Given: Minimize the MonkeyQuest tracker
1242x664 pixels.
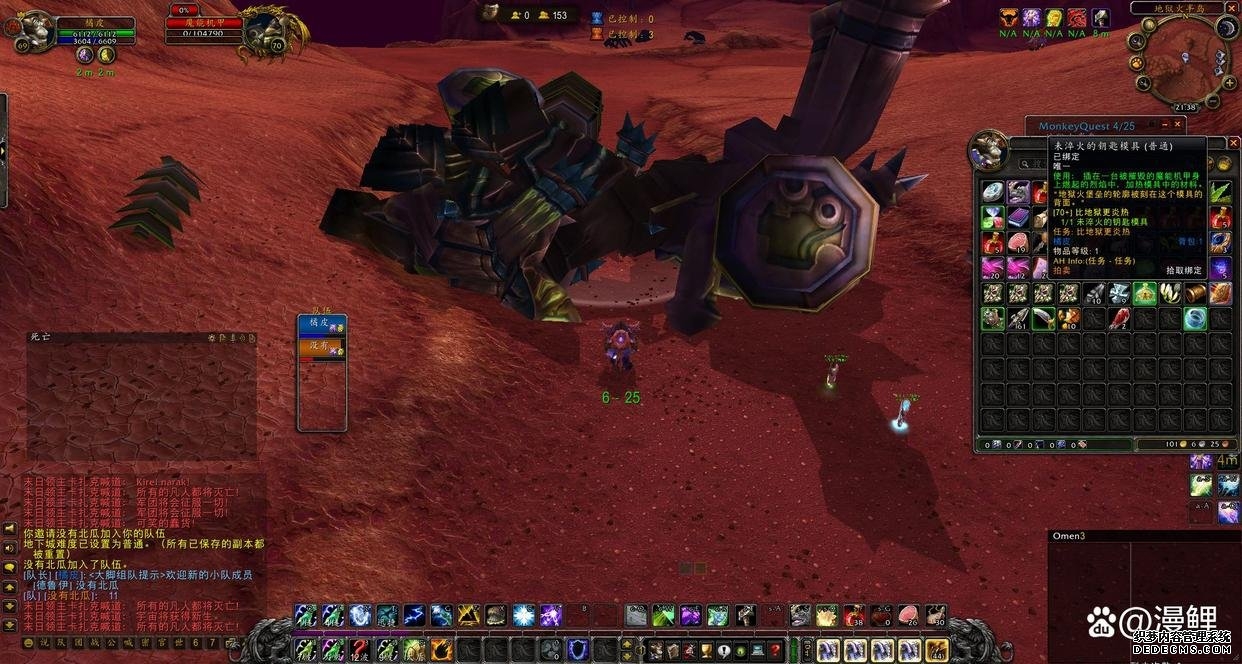Looking at the screenshot, I should pos(1165,126).
